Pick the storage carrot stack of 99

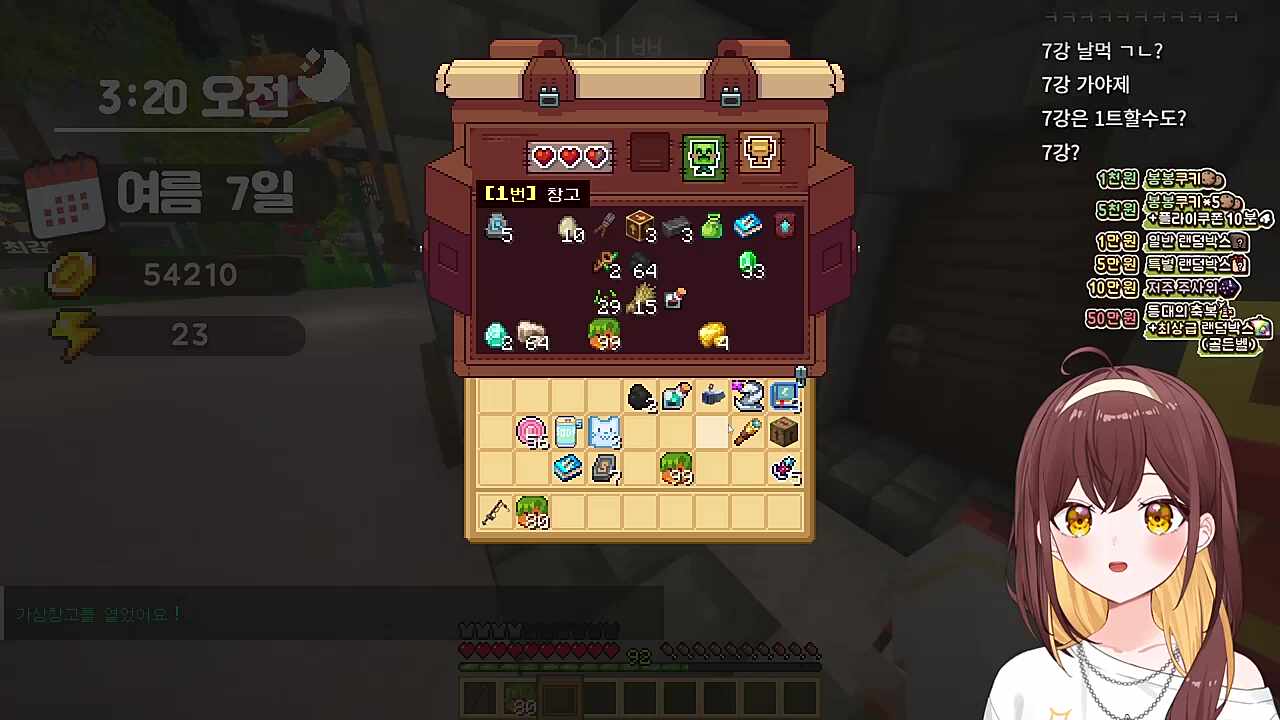pos(604,335)
